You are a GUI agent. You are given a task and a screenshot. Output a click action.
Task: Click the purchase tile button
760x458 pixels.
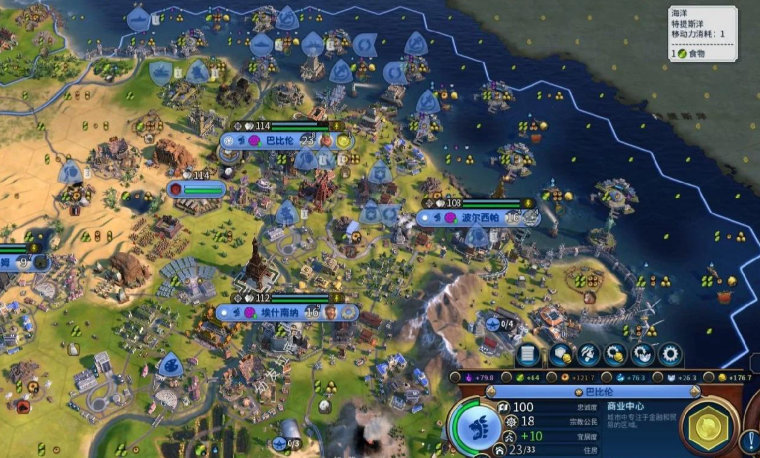pos(561,354)
